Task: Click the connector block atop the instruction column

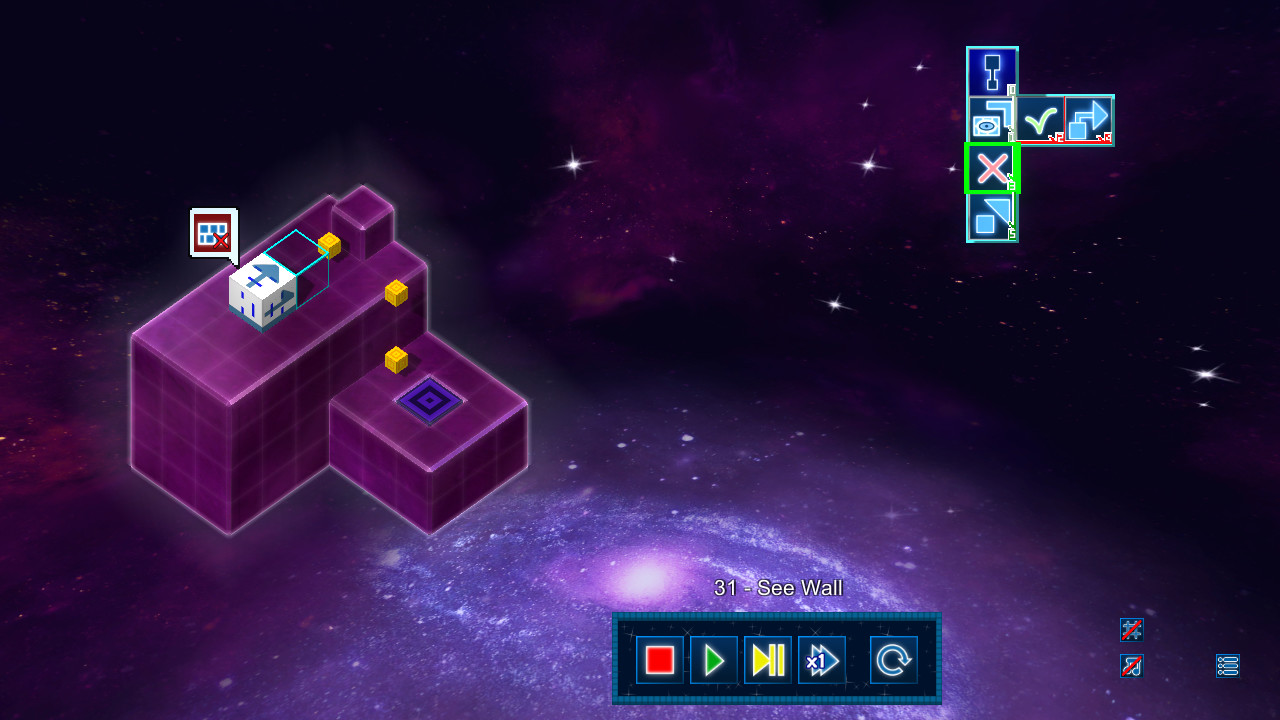Action: (991, 70)
